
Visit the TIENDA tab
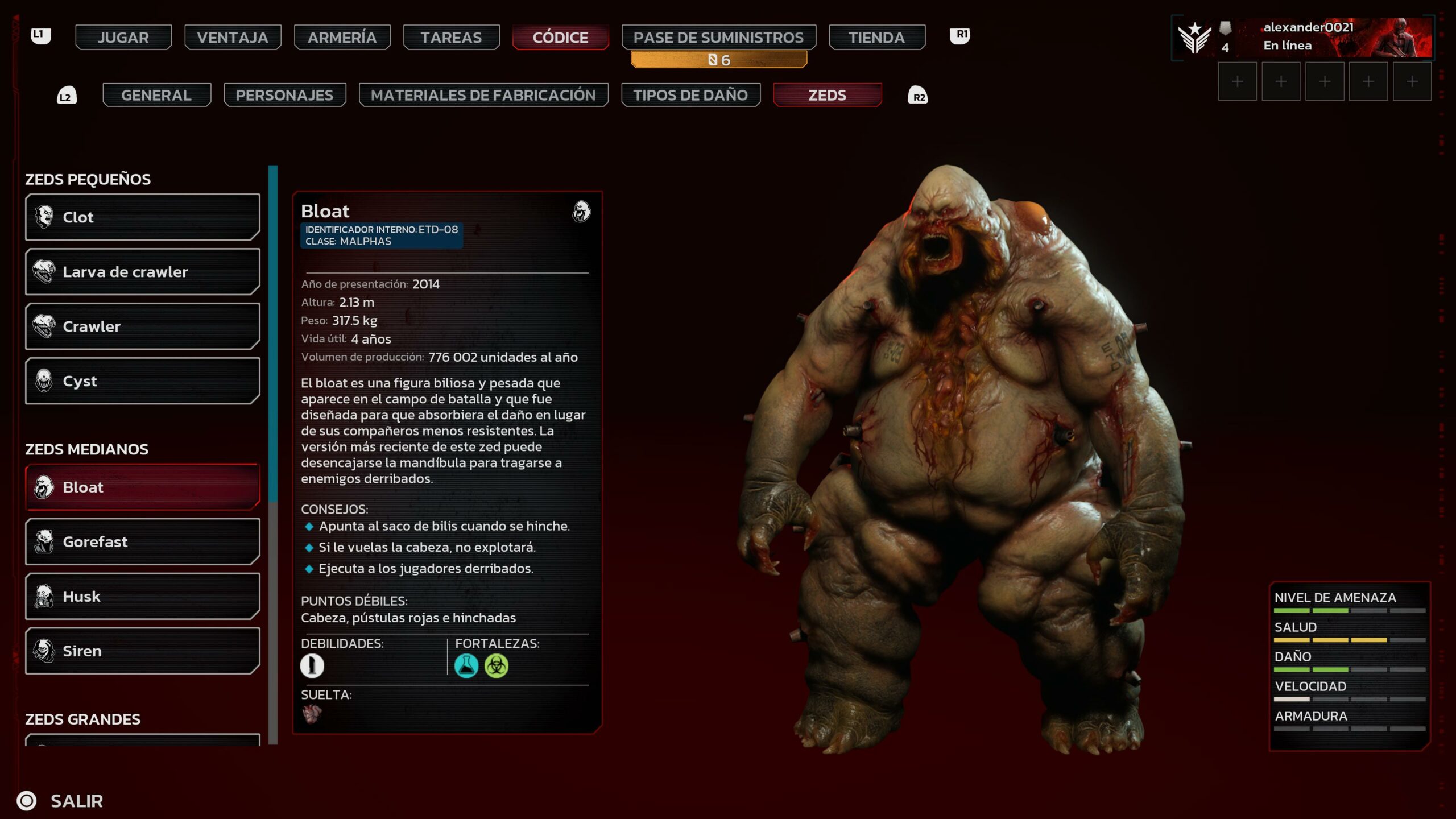(876, 38)
